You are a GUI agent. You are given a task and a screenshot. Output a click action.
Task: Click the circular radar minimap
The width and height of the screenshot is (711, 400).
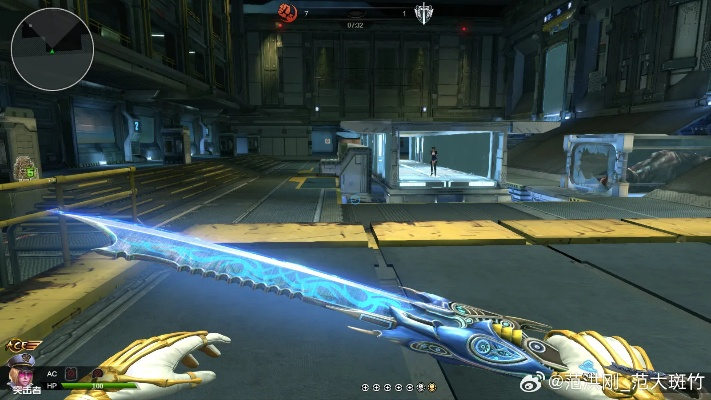click(x=53, y=50)
